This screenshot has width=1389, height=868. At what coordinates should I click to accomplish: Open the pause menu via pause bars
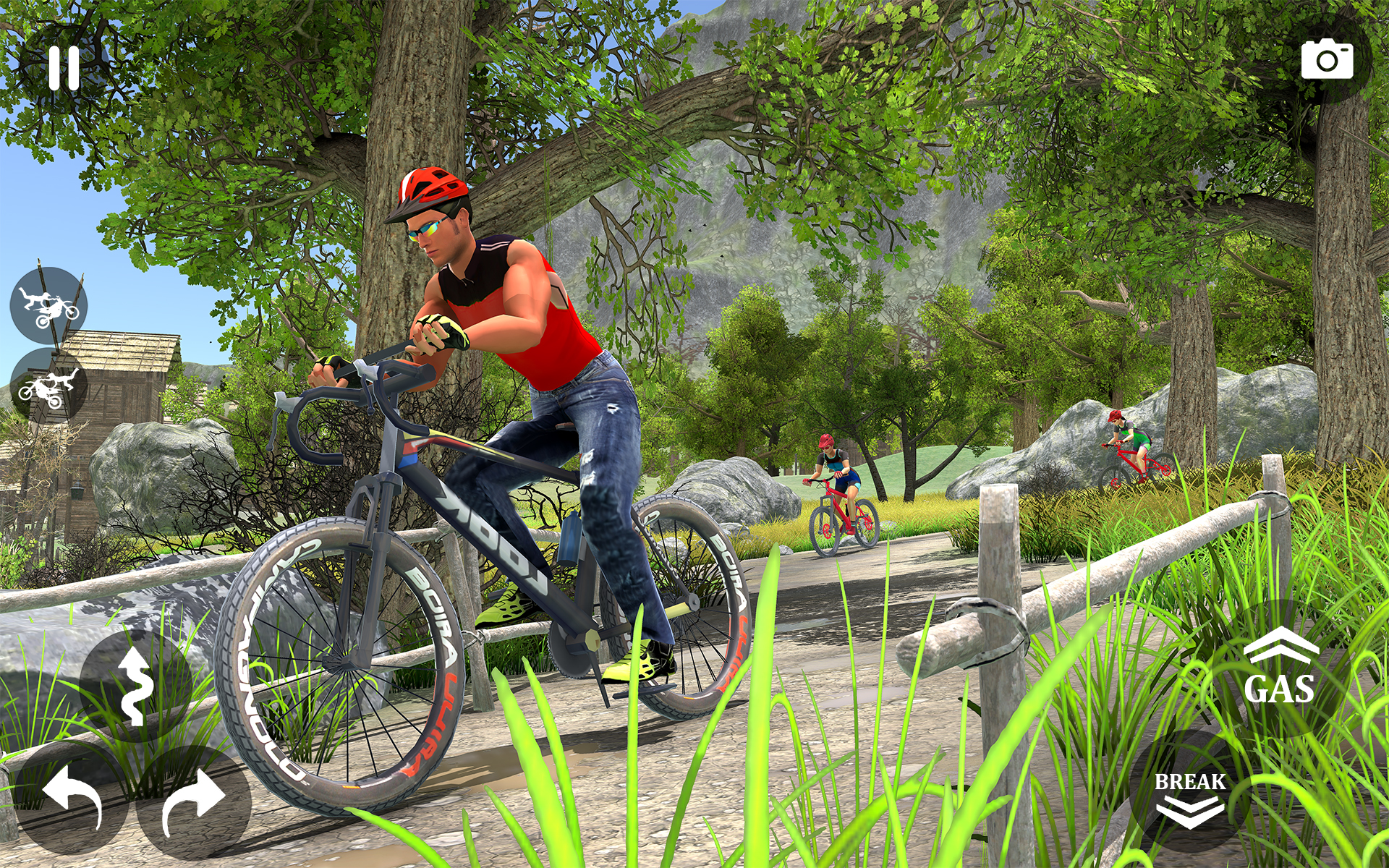(64, 67)
